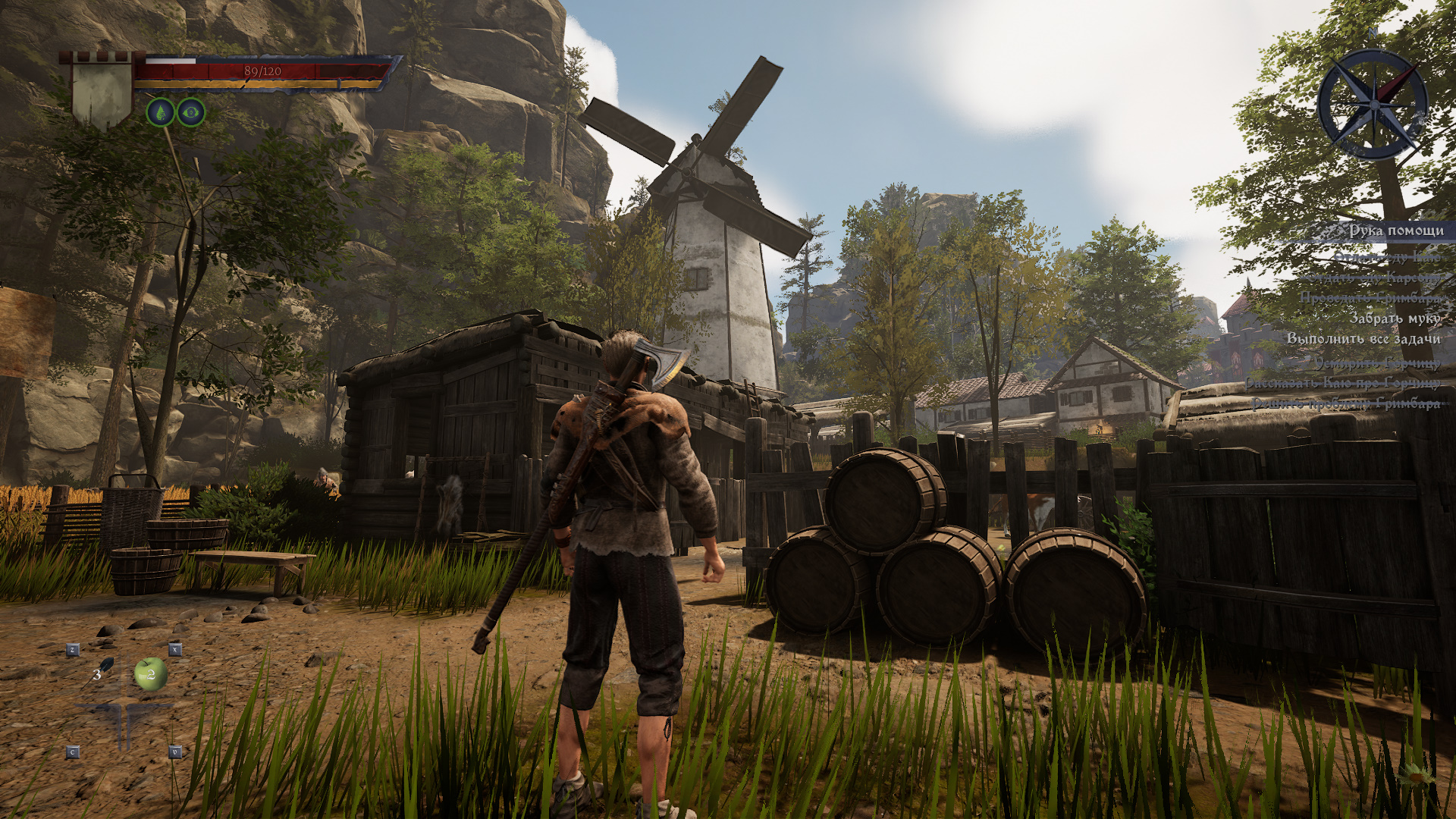The image size is (1456, 819).
Task: Open the compass in the corner
Action: [x=1372, y=104]
